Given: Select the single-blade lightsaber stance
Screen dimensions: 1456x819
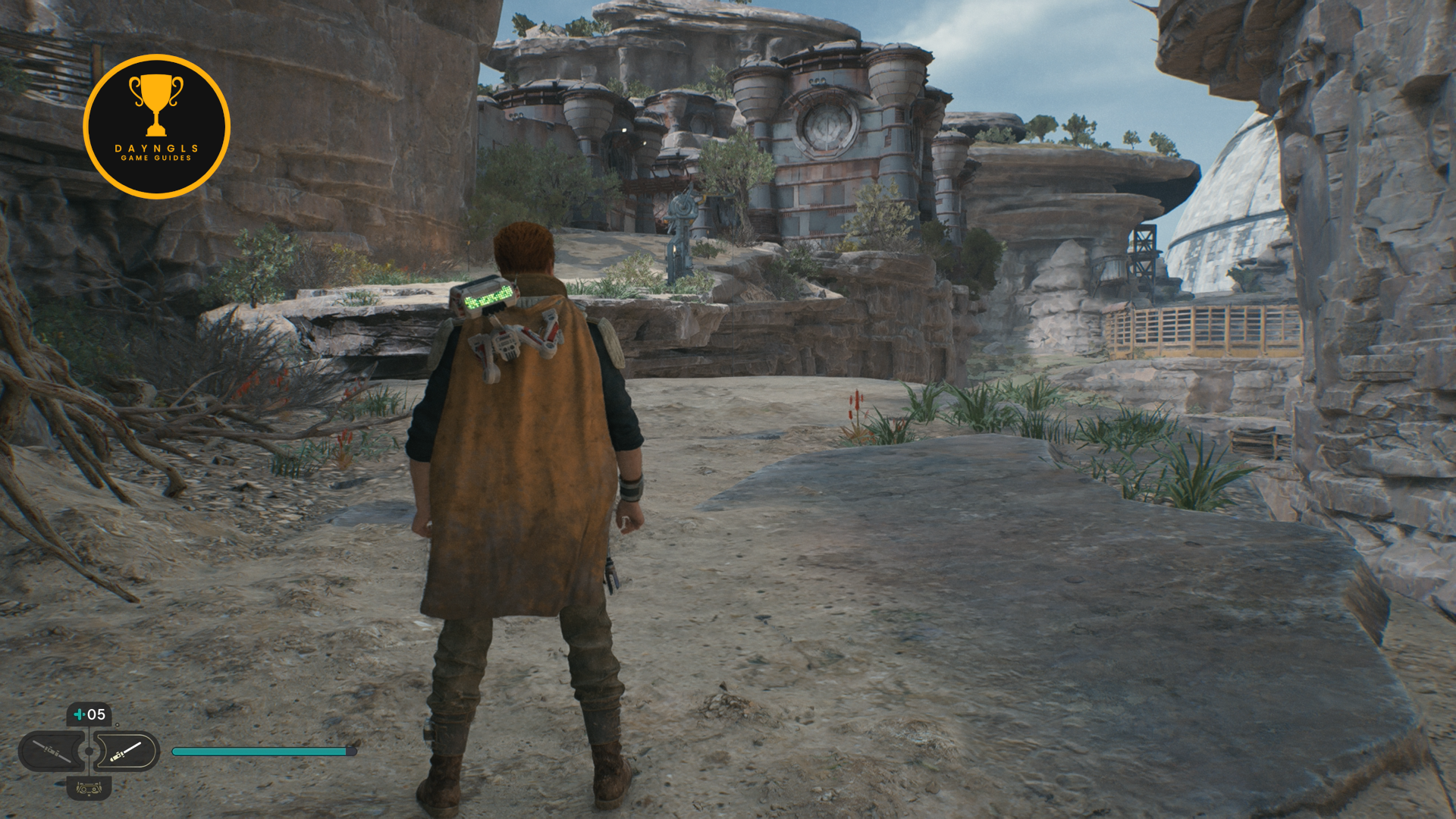Looking at the screenshot, I should click(126, 752).
